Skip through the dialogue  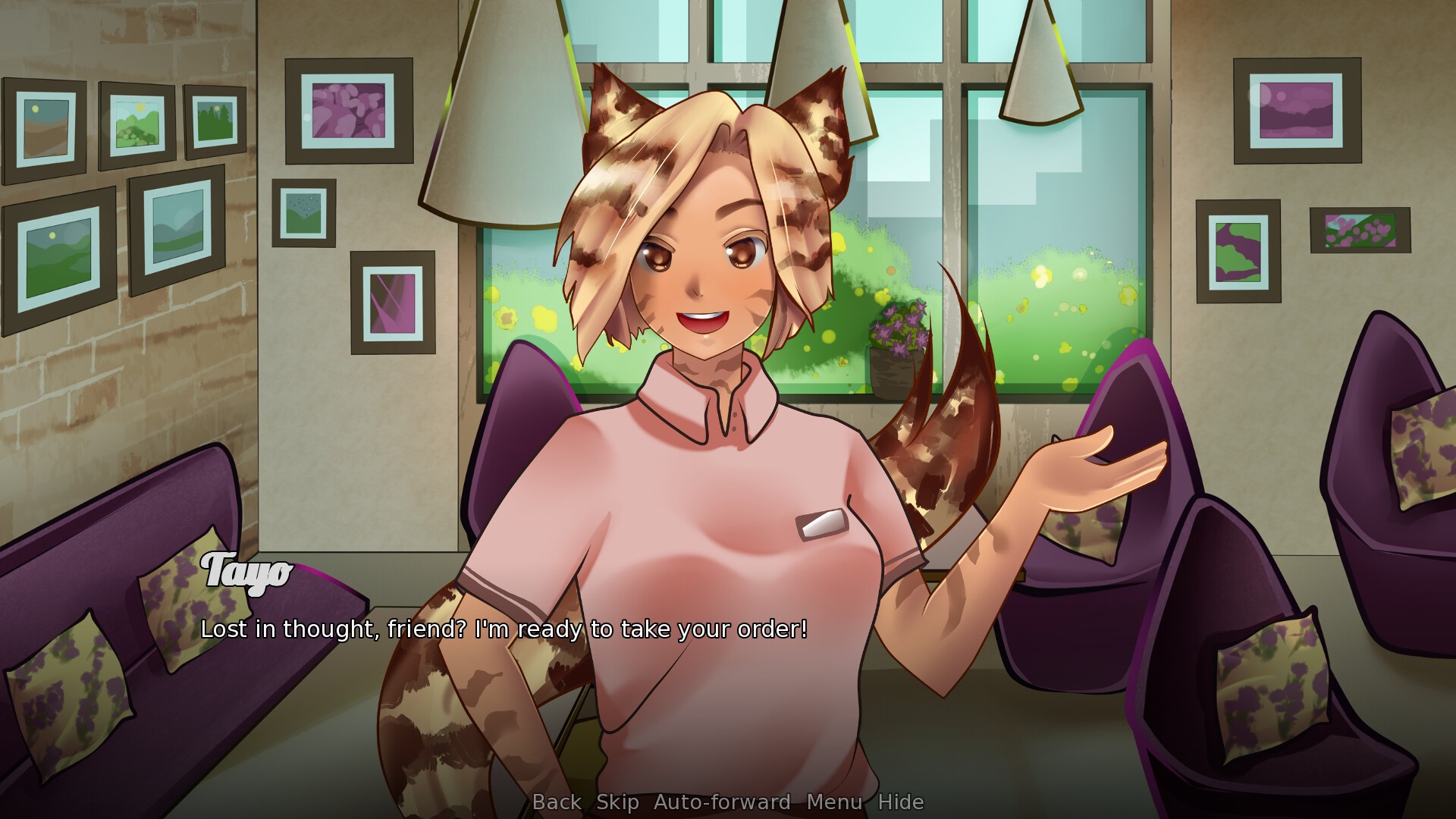click(617, 802)
